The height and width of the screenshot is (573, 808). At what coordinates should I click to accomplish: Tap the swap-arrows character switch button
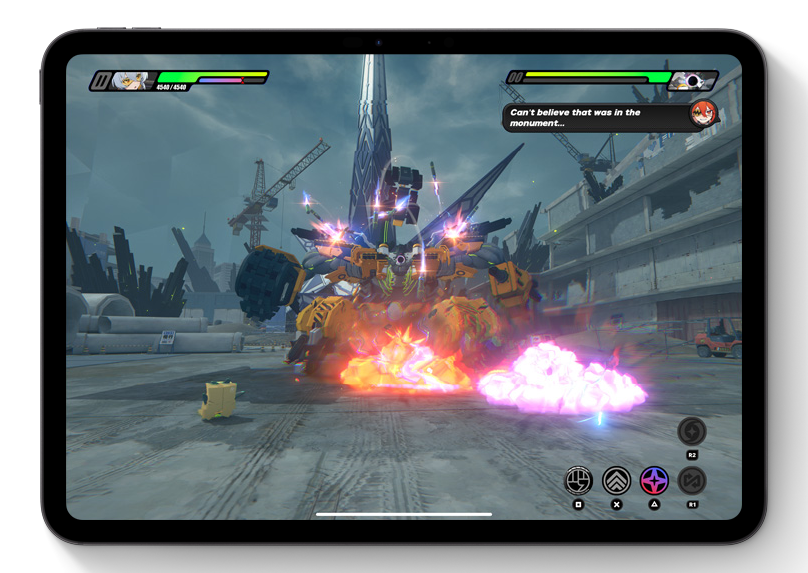(x=692, y=480)
